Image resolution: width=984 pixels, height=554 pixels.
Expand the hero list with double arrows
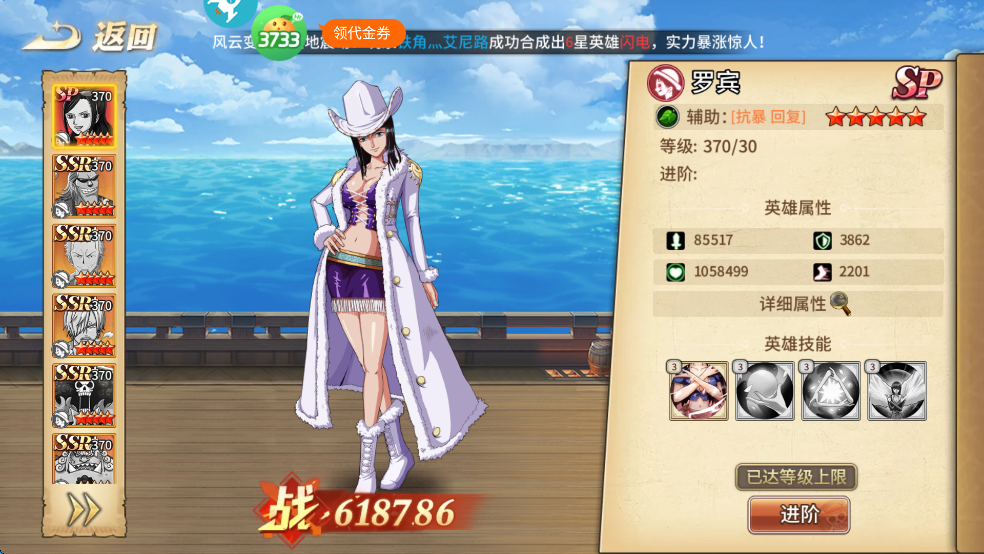[84, 510]
